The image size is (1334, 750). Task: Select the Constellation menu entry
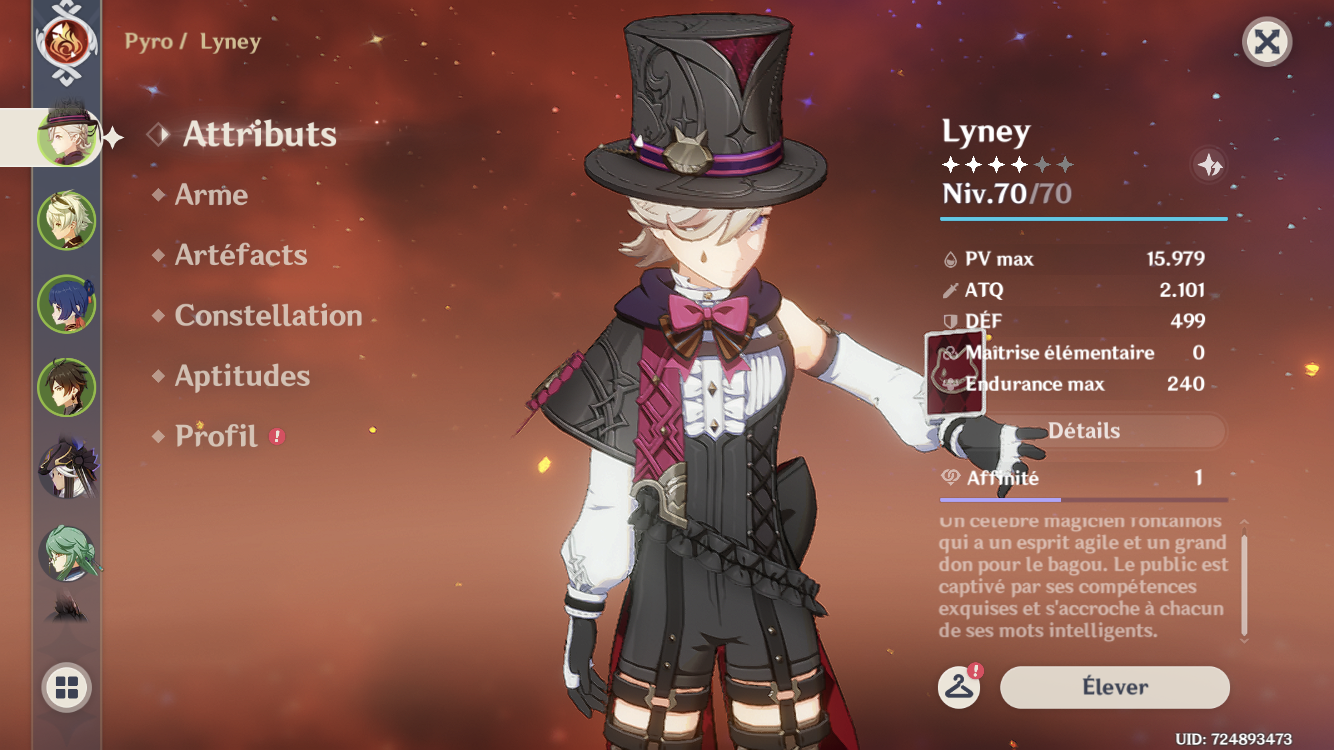267,316
